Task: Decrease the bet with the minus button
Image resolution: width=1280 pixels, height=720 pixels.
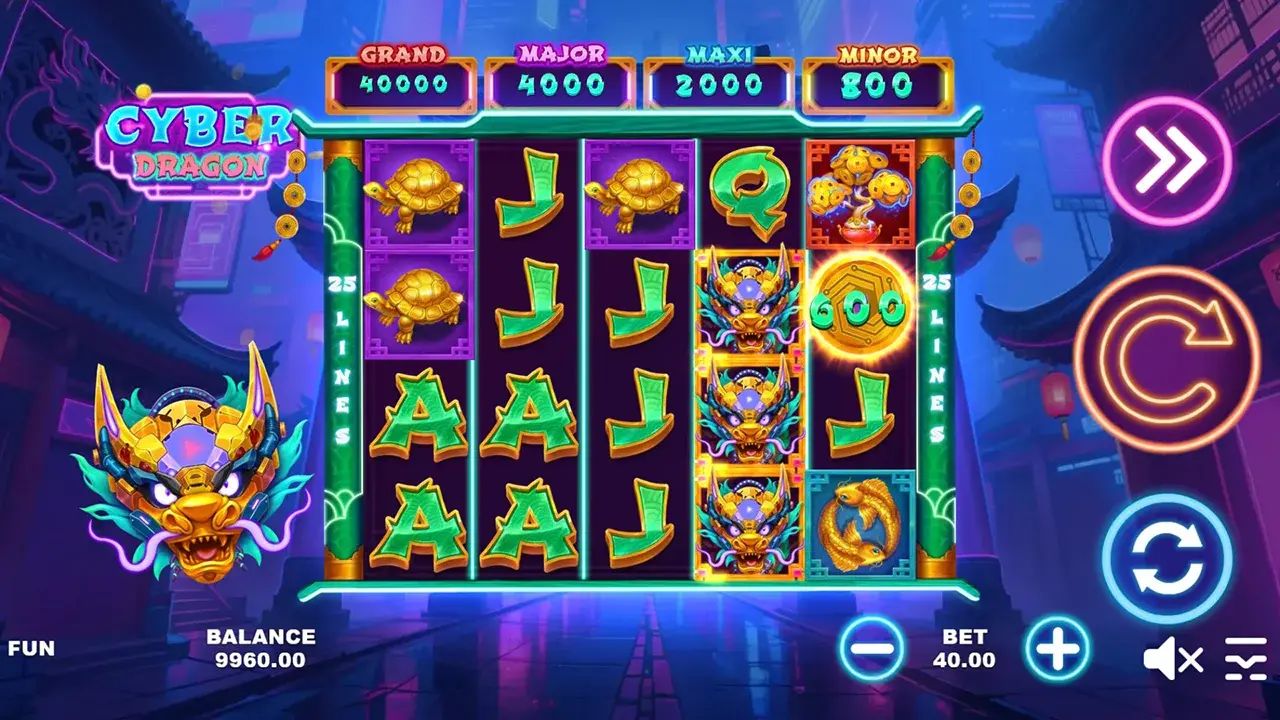Action: coord(872,649)
